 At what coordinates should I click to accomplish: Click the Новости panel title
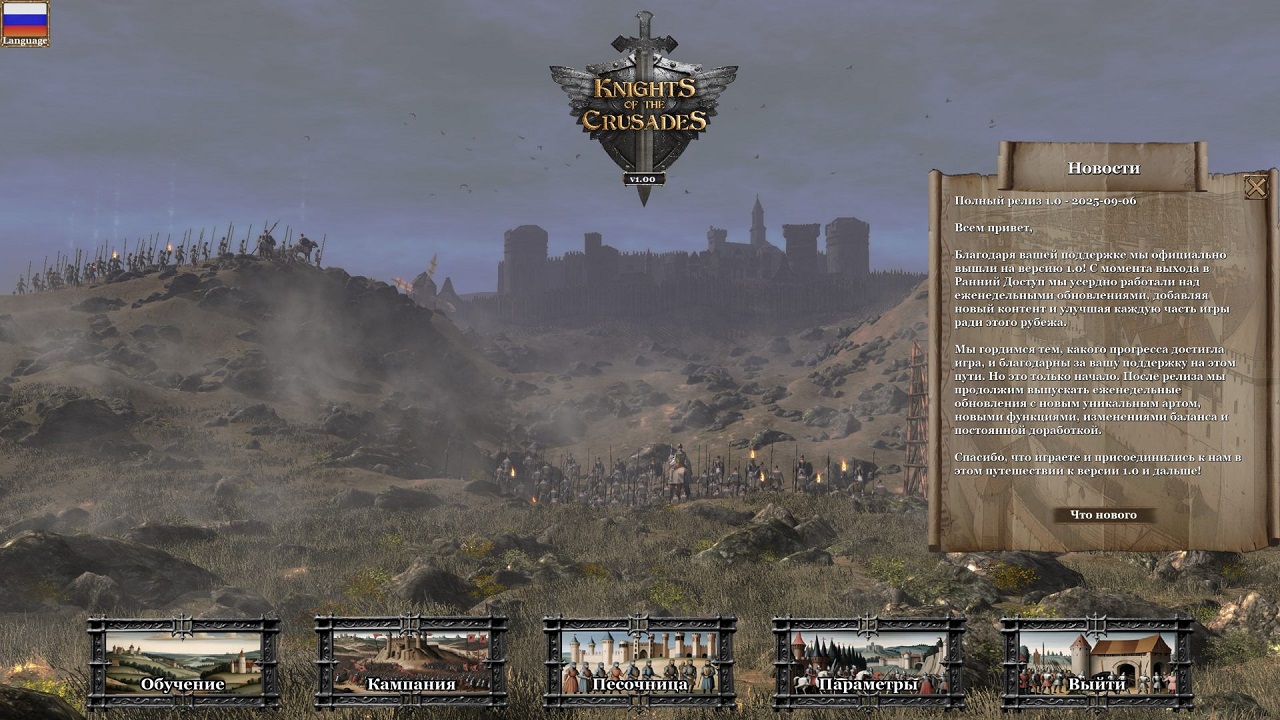pyautogui.click(x=1106, y=167)
